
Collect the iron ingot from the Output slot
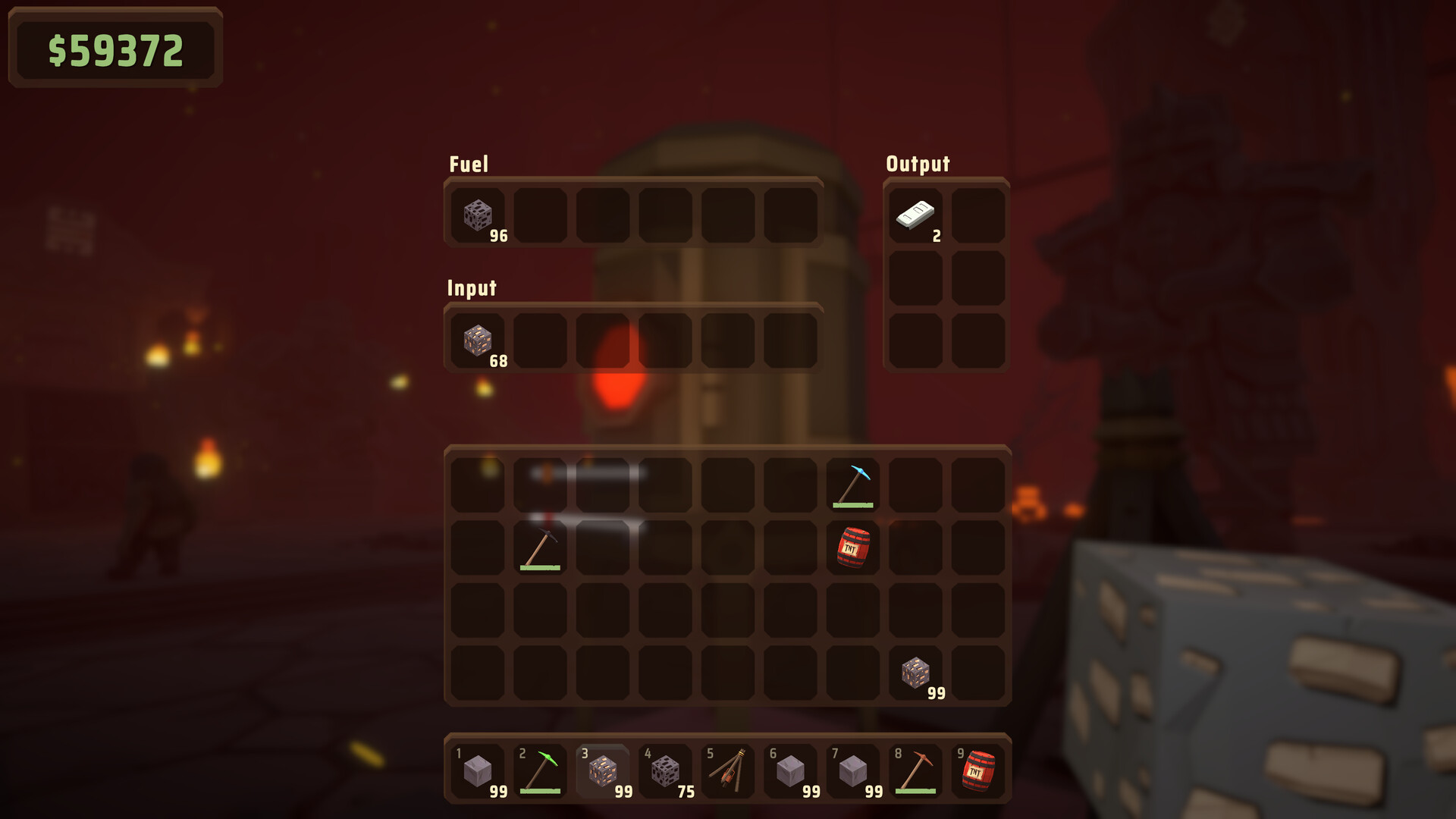click(x=918, y=216)
